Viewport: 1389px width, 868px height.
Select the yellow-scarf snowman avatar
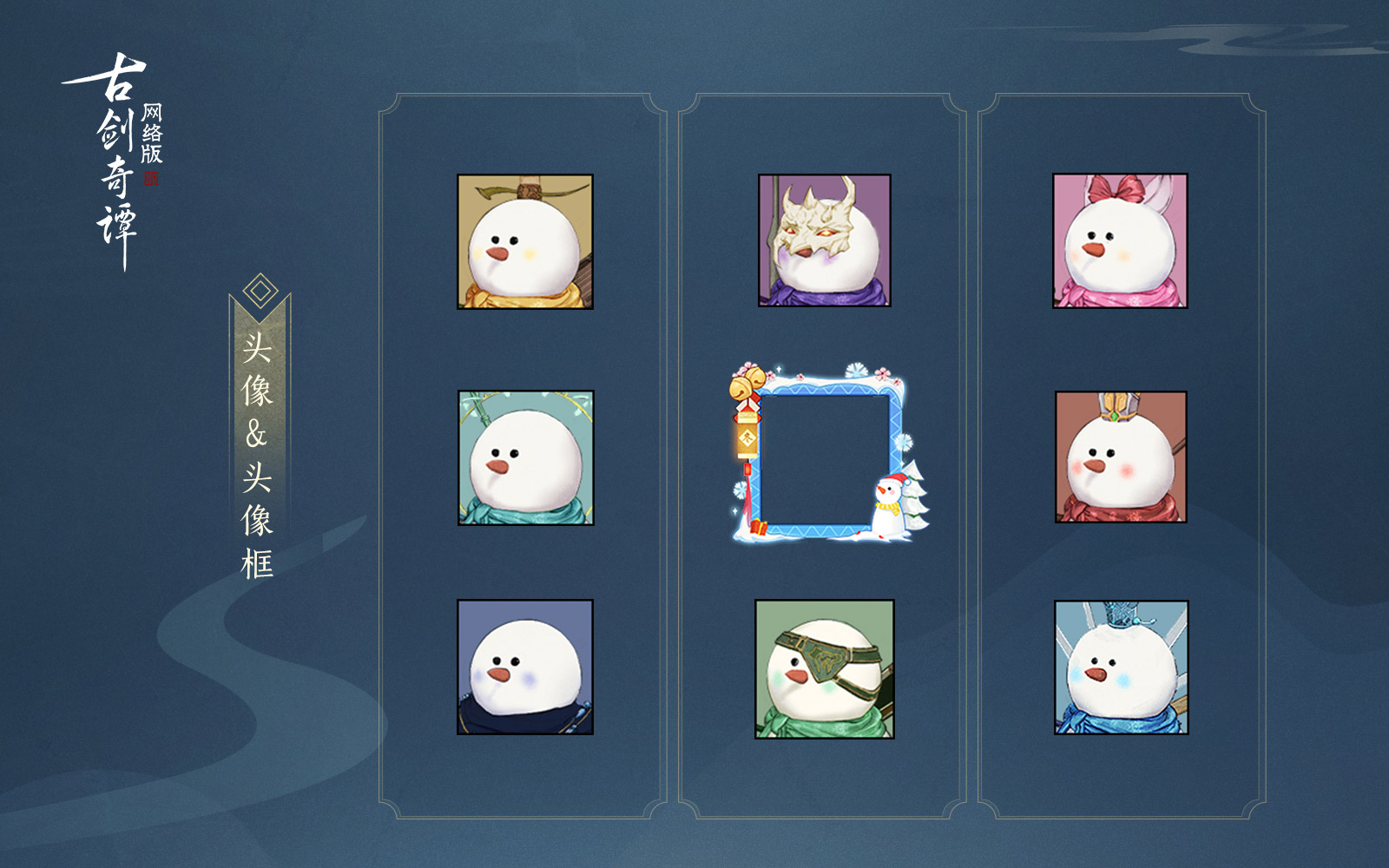[x=525, y=242]
